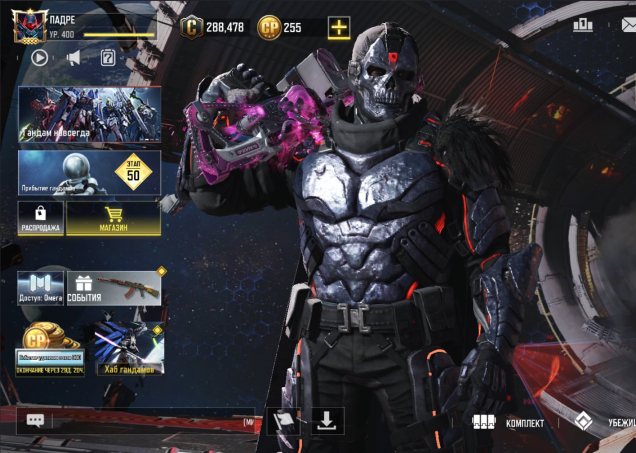Add more CP with the plus button
The width and height of the screenshot is (636, 453).
(x=339, y=27)
